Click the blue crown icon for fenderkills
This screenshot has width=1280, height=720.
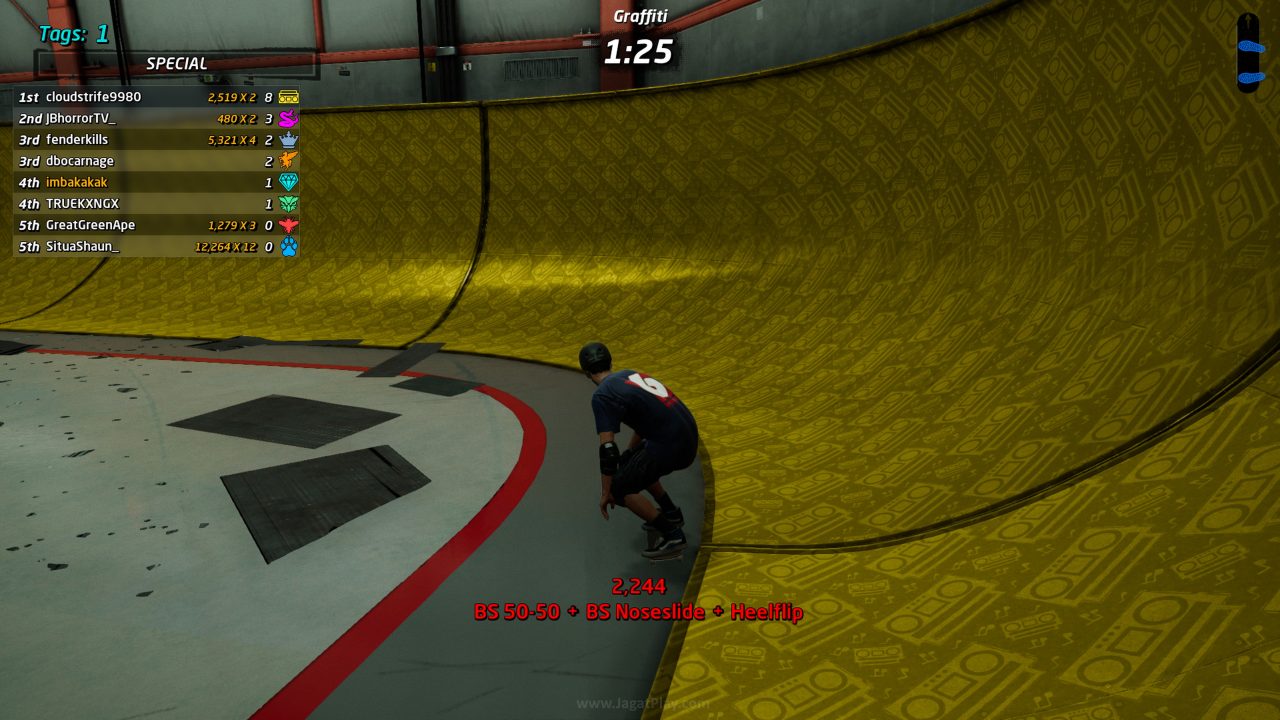288,140
